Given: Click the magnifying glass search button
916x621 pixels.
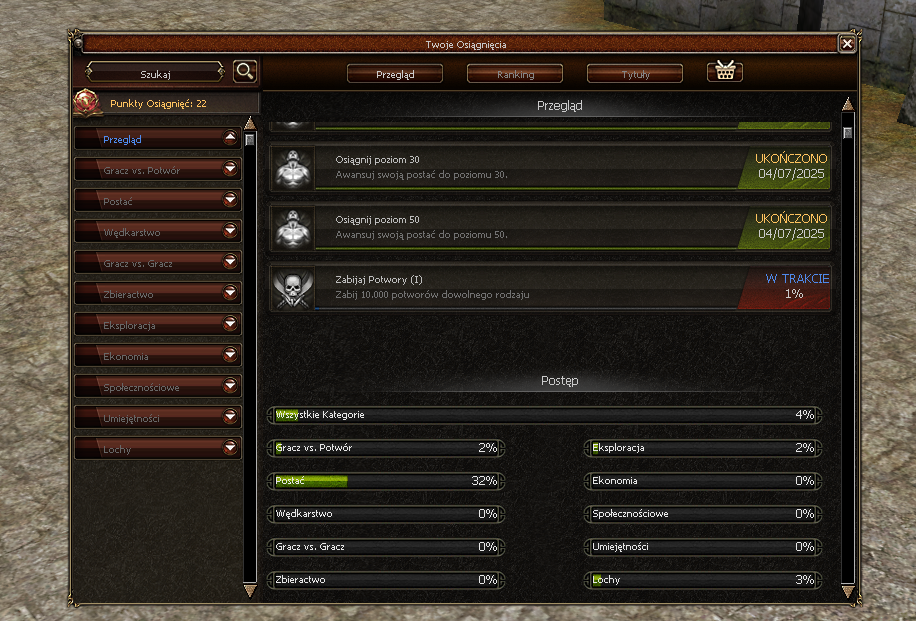Looking at the screenshot, I should 245,72.
